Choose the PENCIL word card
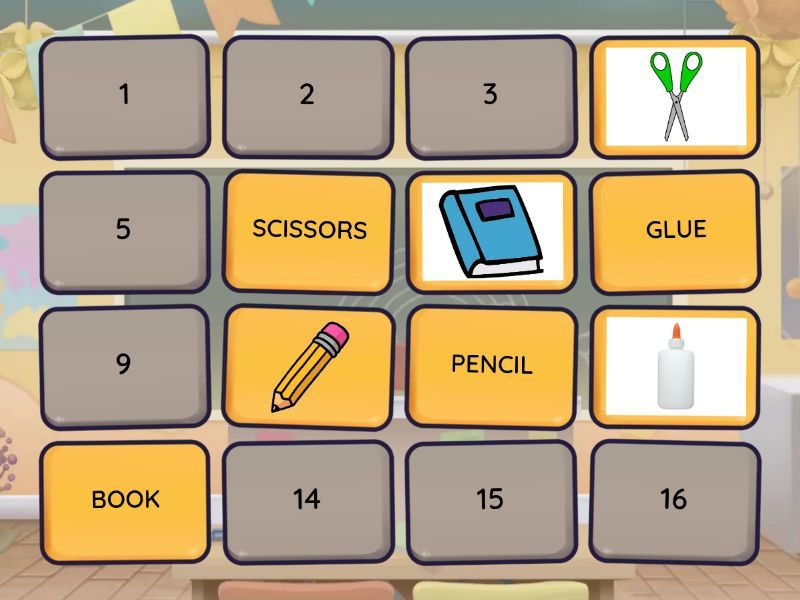 click(491, 364)
